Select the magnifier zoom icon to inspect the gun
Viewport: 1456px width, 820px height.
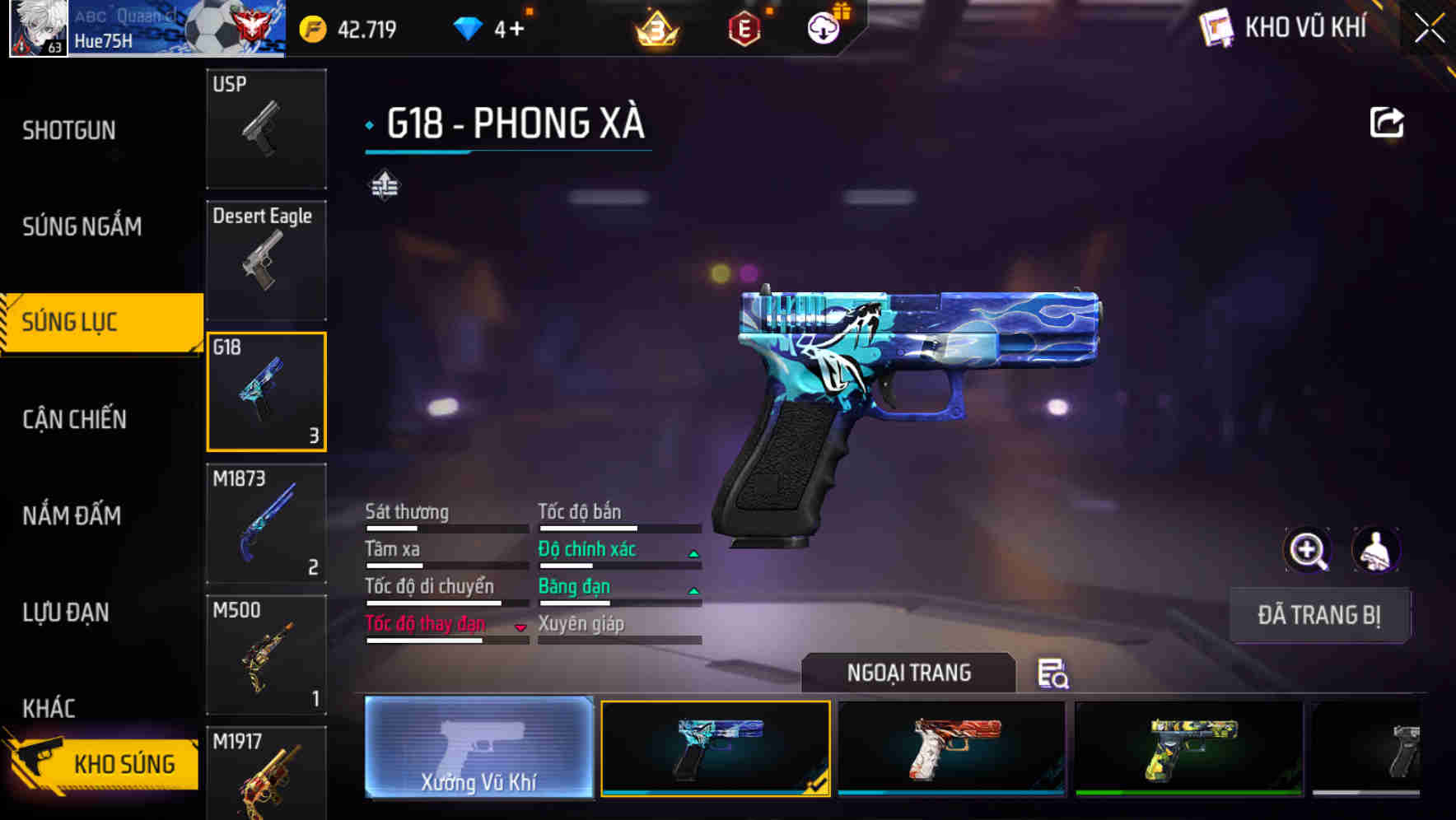click(x=1309, y=550)
